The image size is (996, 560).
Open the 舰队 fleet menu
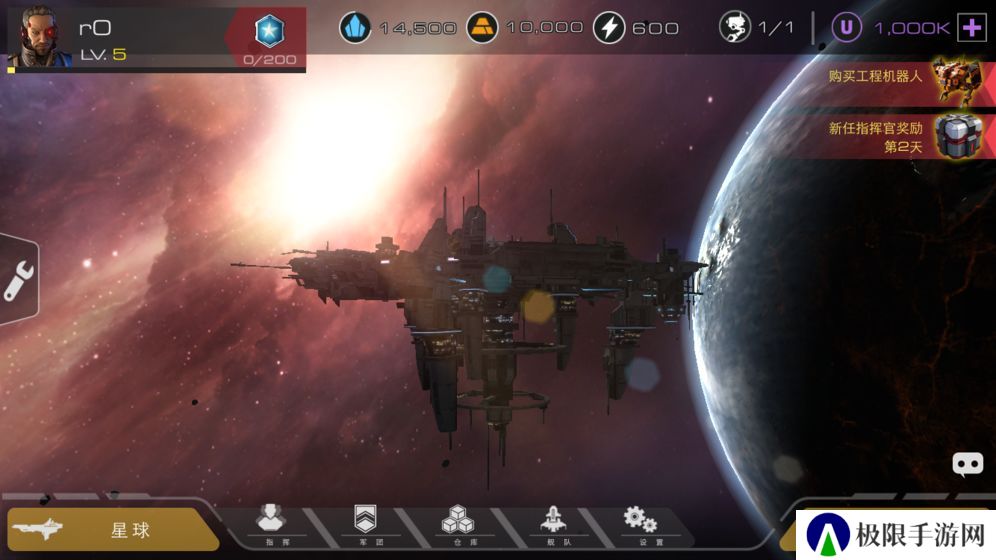click(551, 523)
